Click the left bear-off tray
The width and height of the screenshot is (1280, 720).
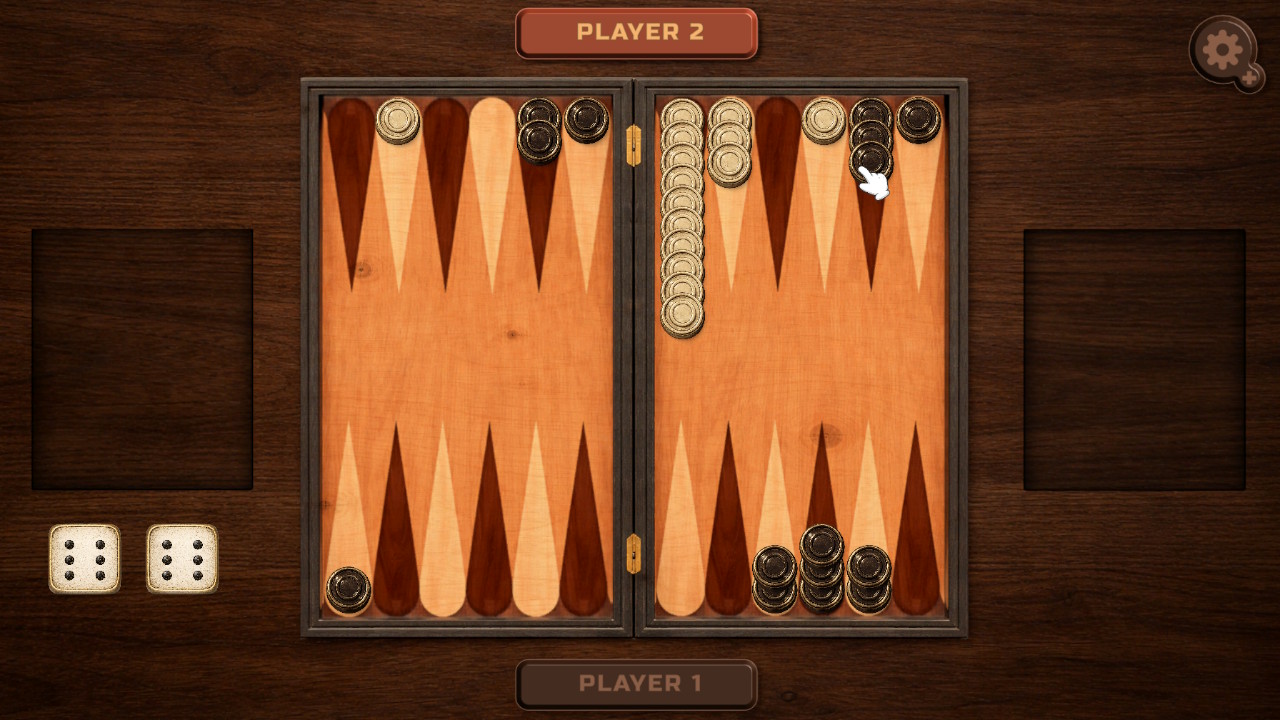[x=143, y=355]
